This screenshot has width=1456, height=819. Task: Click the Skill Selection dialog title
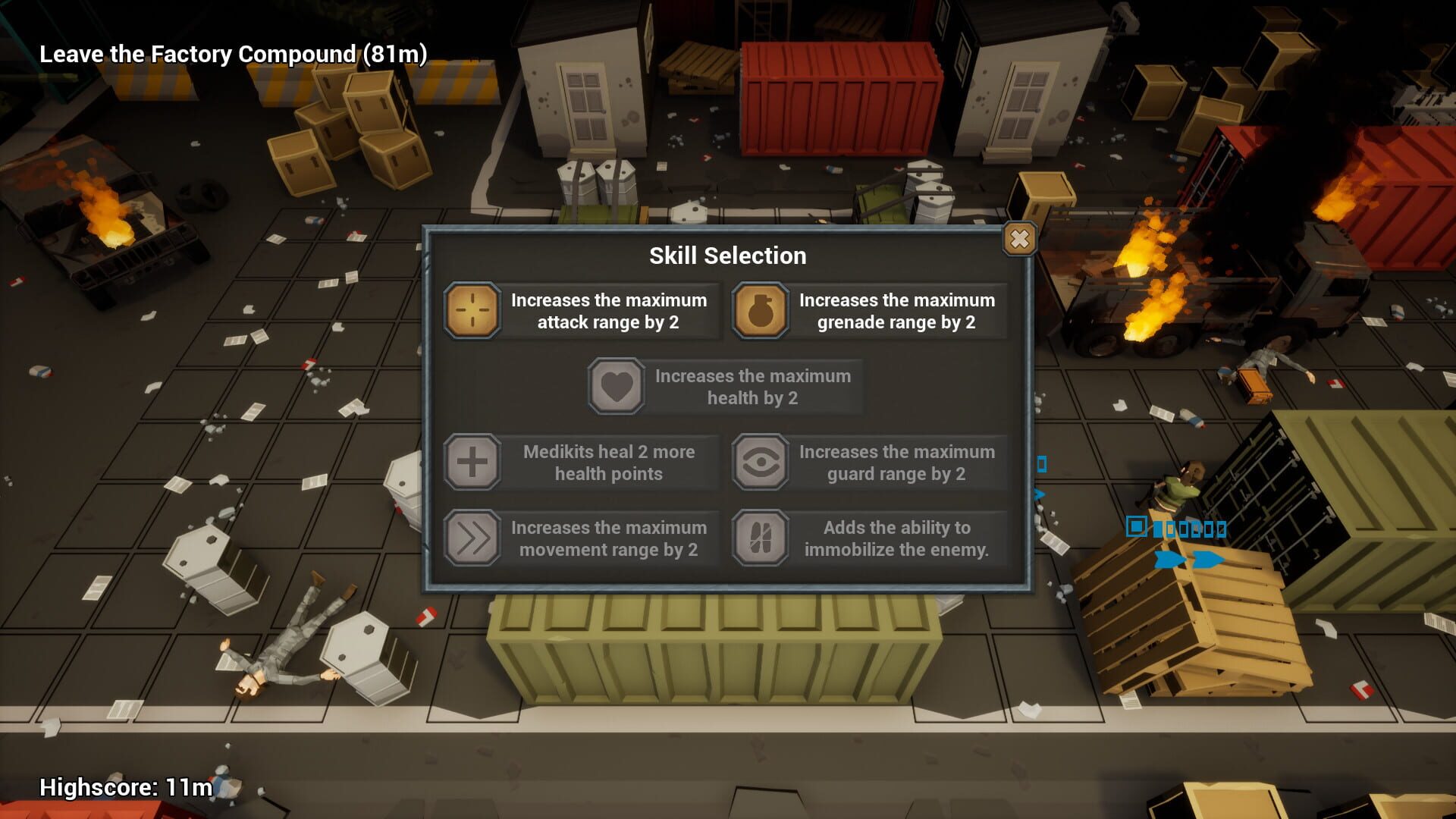[x=727, y=256]
